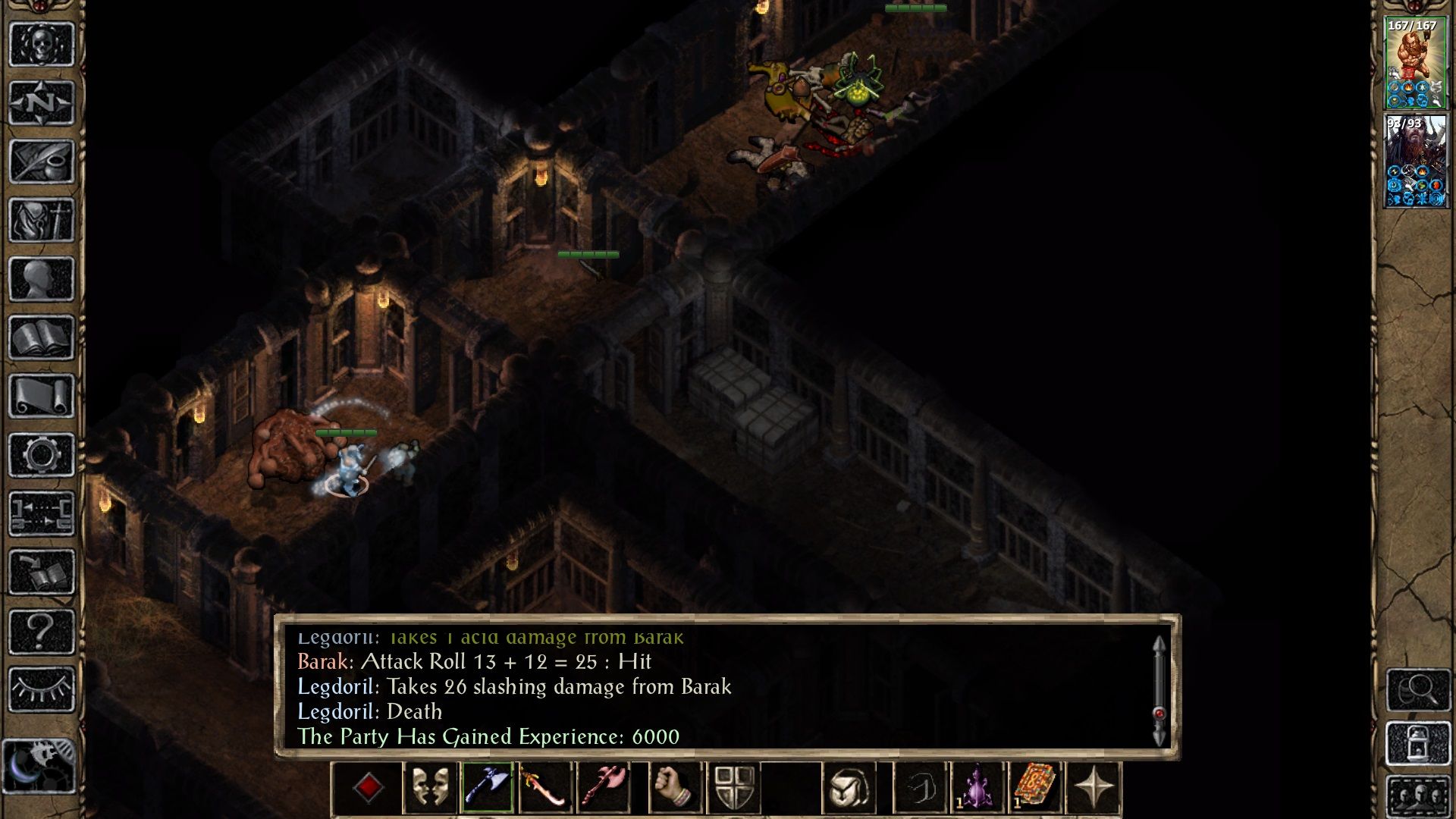Activate the twin masks action
Screen dimensions: 1456x819
(430, 788)
